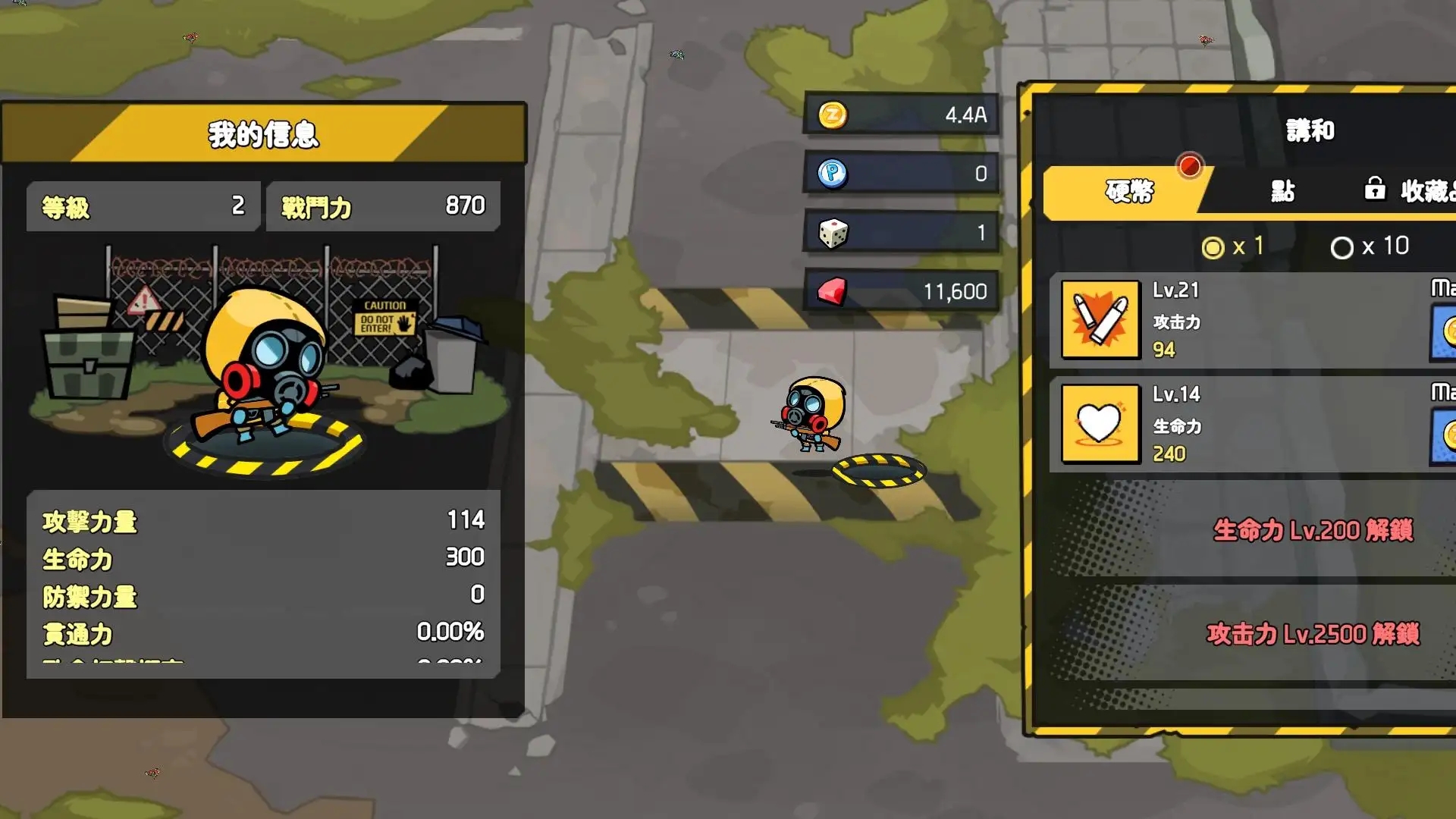Choose the x 1 upgrade multiplier
This screenshot has height=819, width=1456.
tap(1233, 246)
